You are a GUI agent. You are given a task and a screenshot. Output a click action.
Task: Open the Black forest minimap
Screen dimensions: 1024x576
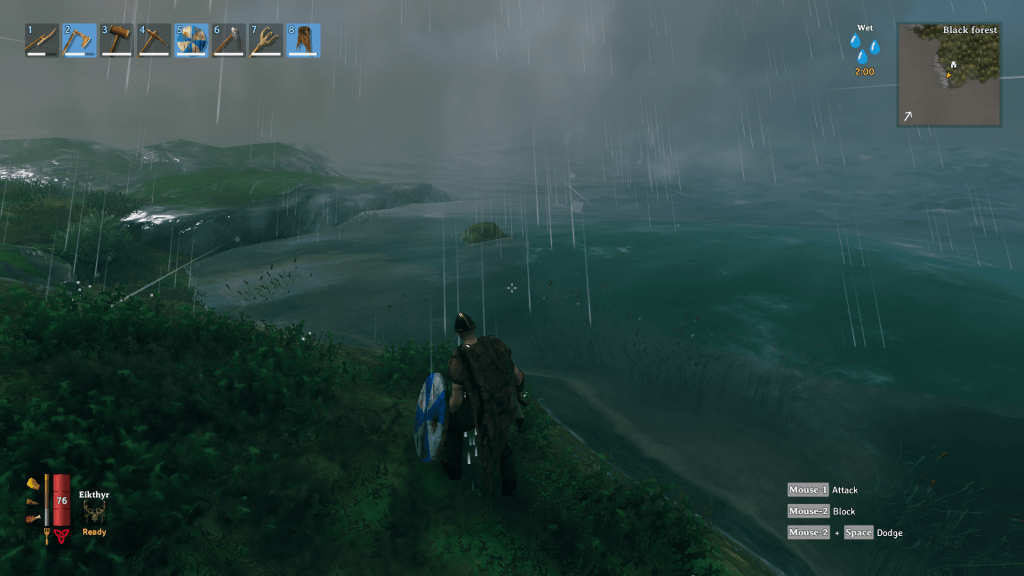click(x=948, y=75)
